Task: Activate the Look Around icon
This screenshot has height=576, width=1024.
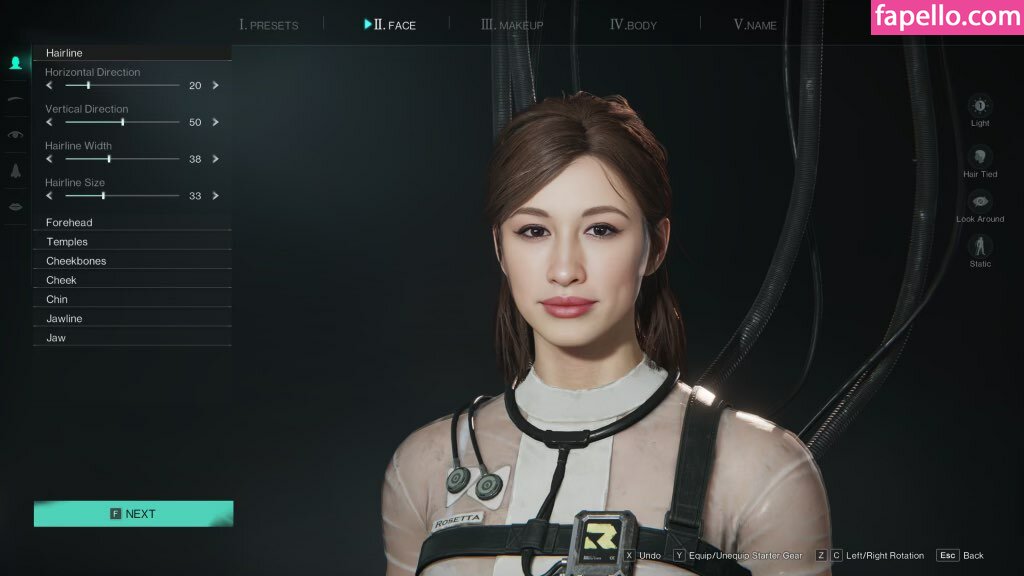Action: click(980, 202)
